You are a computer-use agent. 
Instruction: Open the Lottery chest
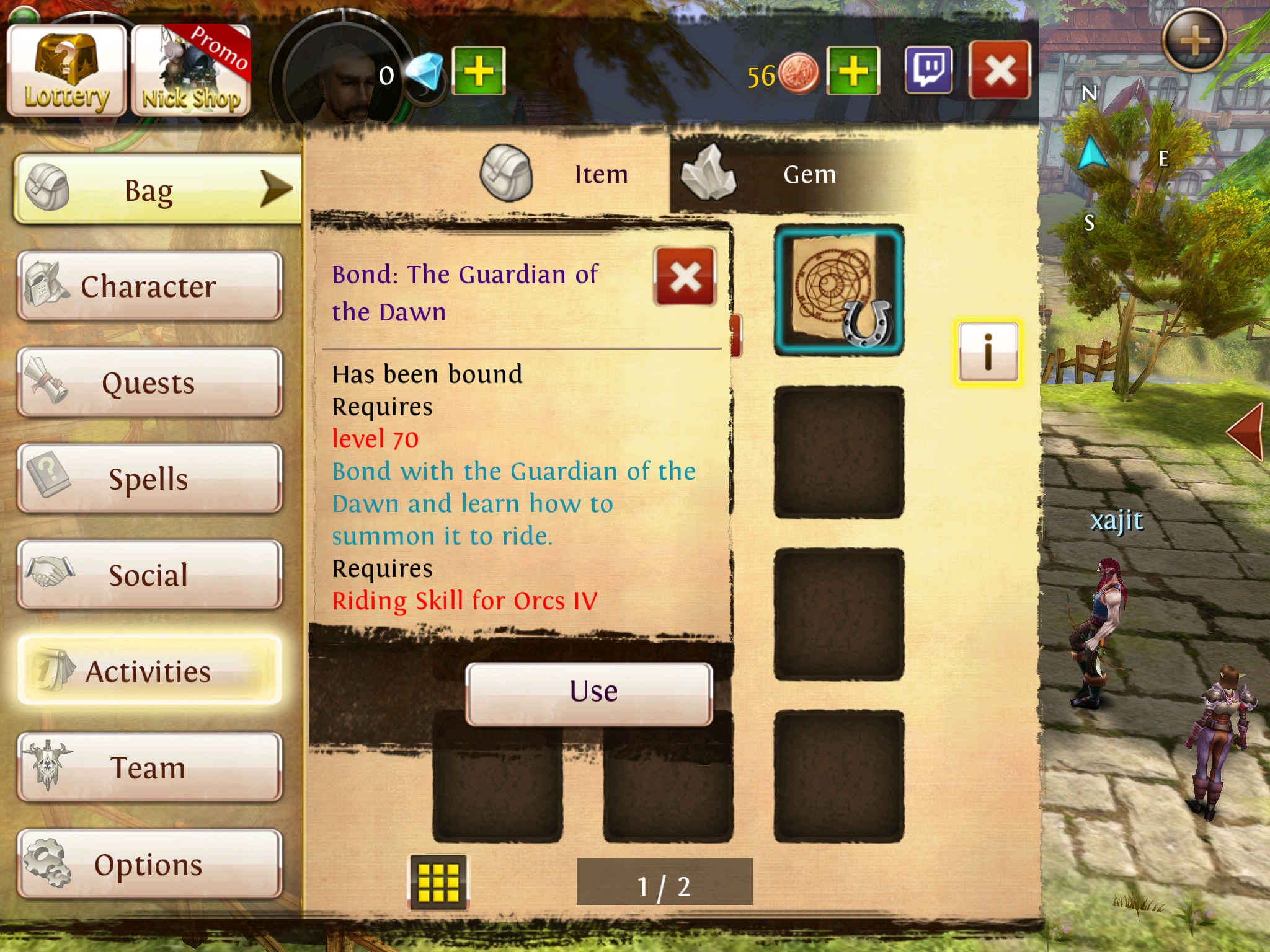[66, 71]
